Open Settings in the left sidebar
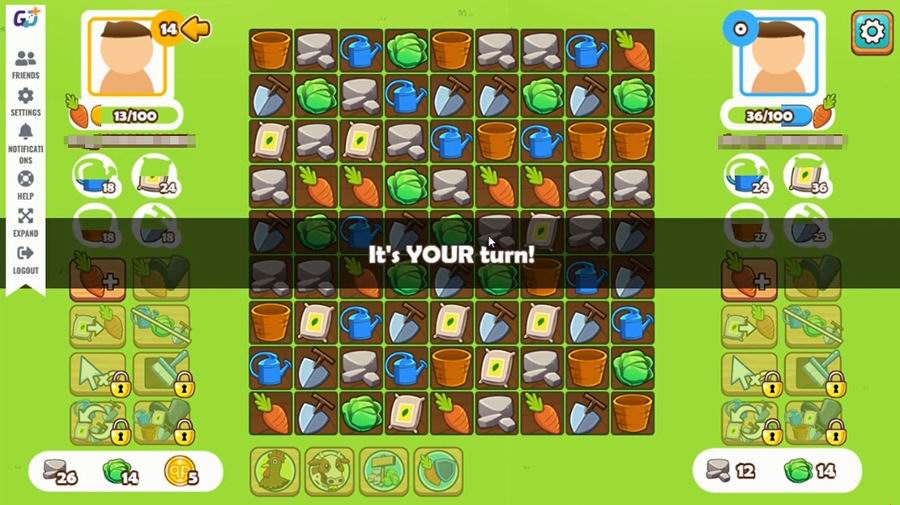Screen dimensions: 900x505 tap(25, 101)
